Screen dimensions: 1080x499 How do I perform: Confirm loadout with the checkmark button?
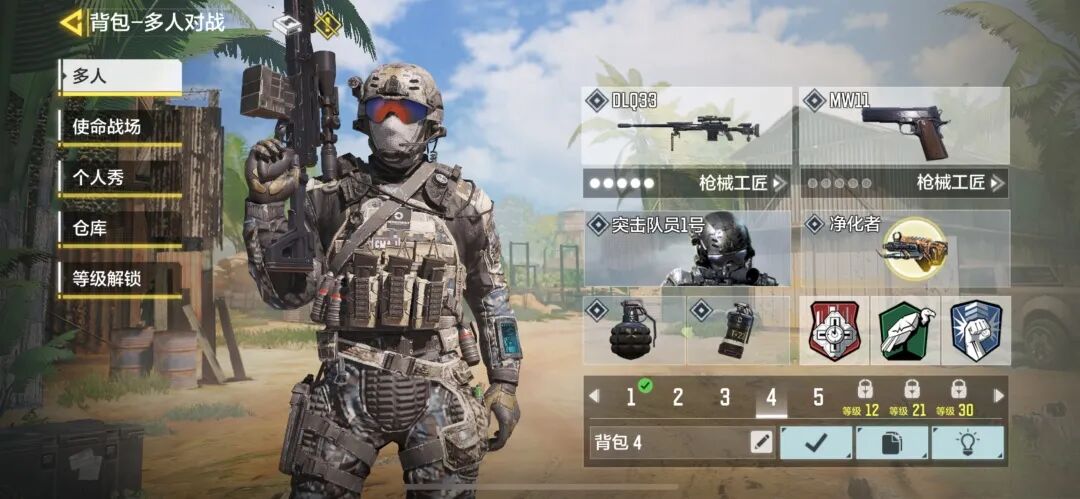816,442
